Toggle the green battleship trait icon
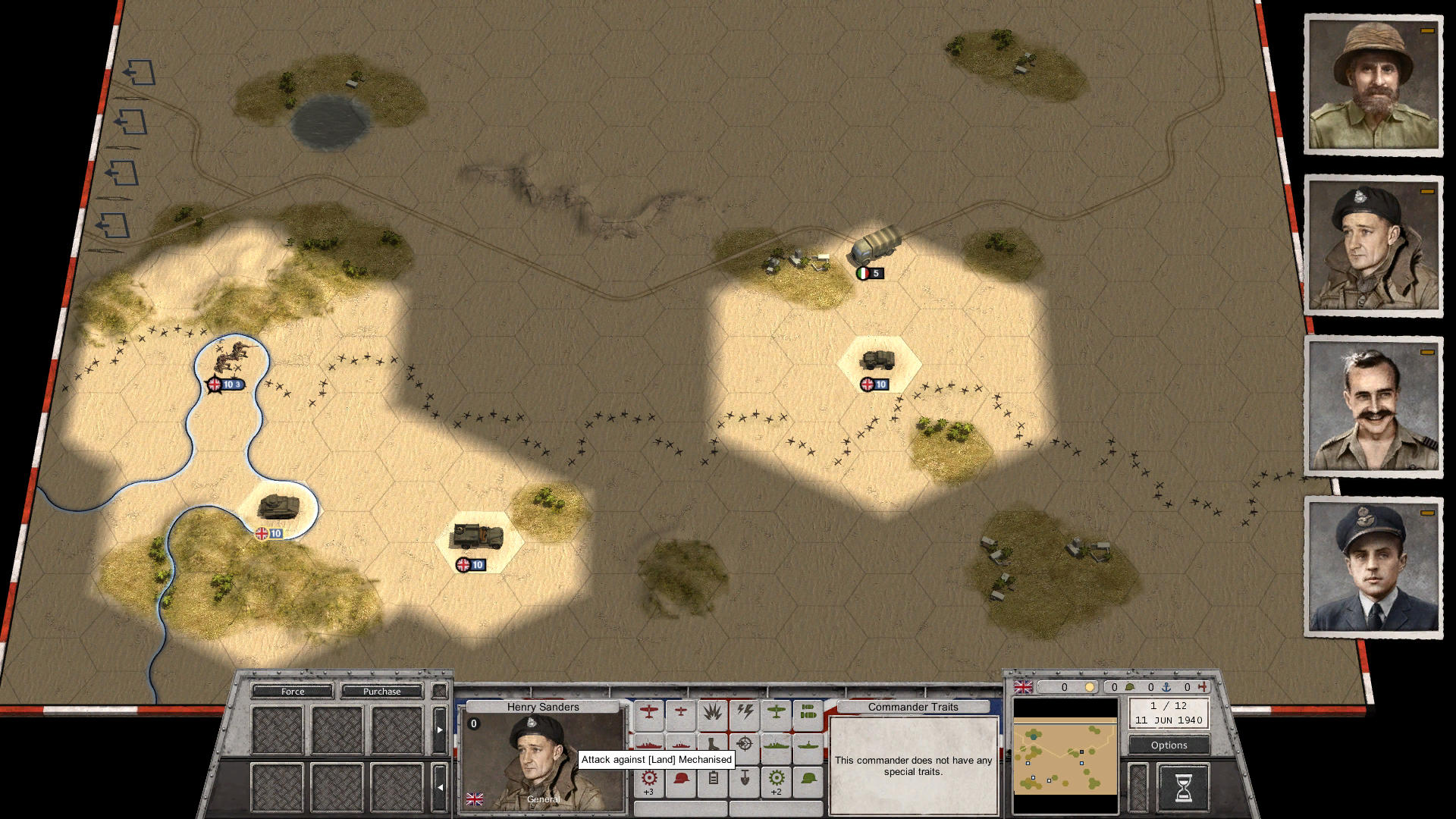Viewport: 1456px width, 819px height. 775,745
